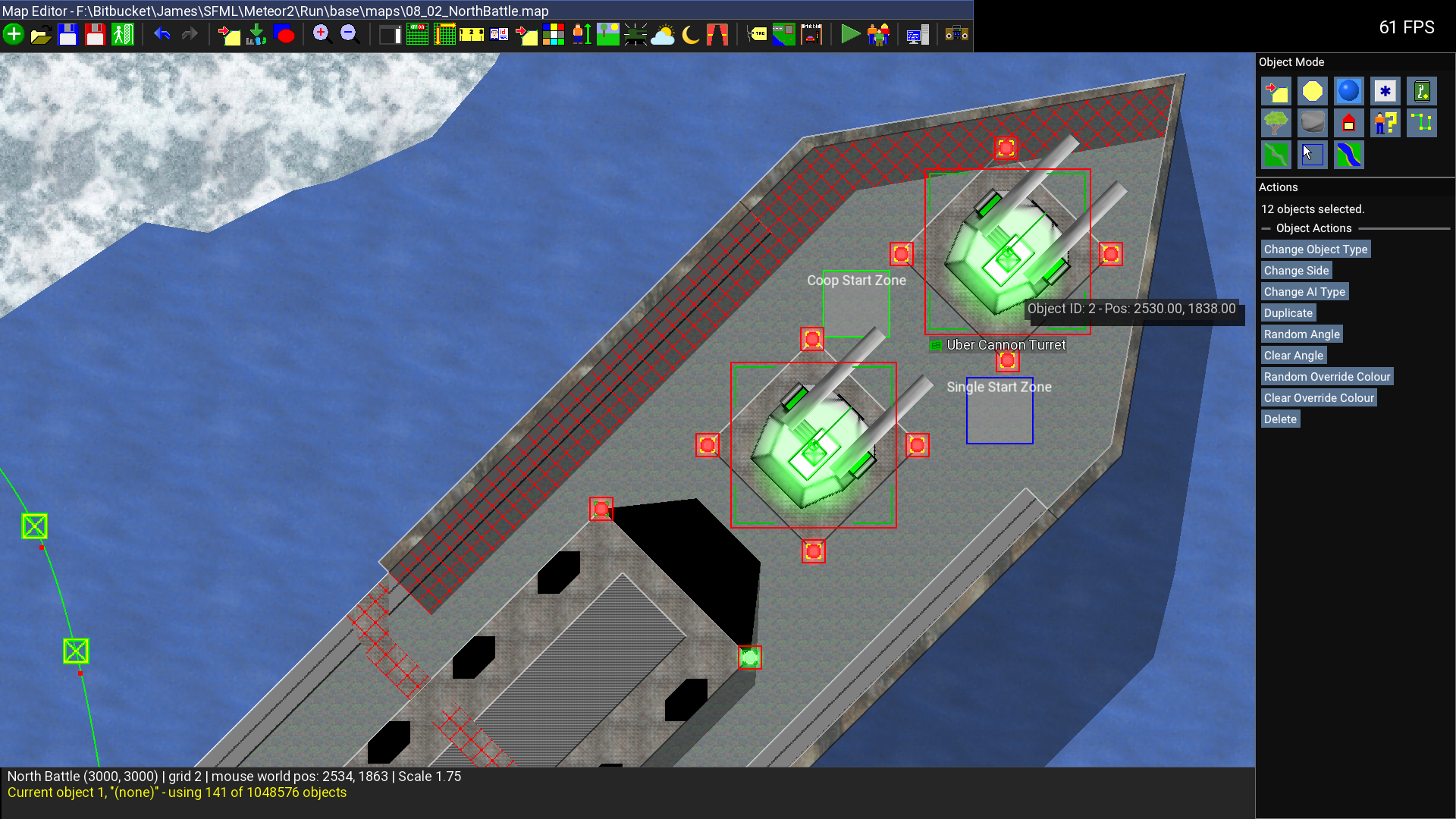Duplicate the selected objects
Image resolution: width=1456 pixels, height=819 pixels.
[x=1288, y=313]
